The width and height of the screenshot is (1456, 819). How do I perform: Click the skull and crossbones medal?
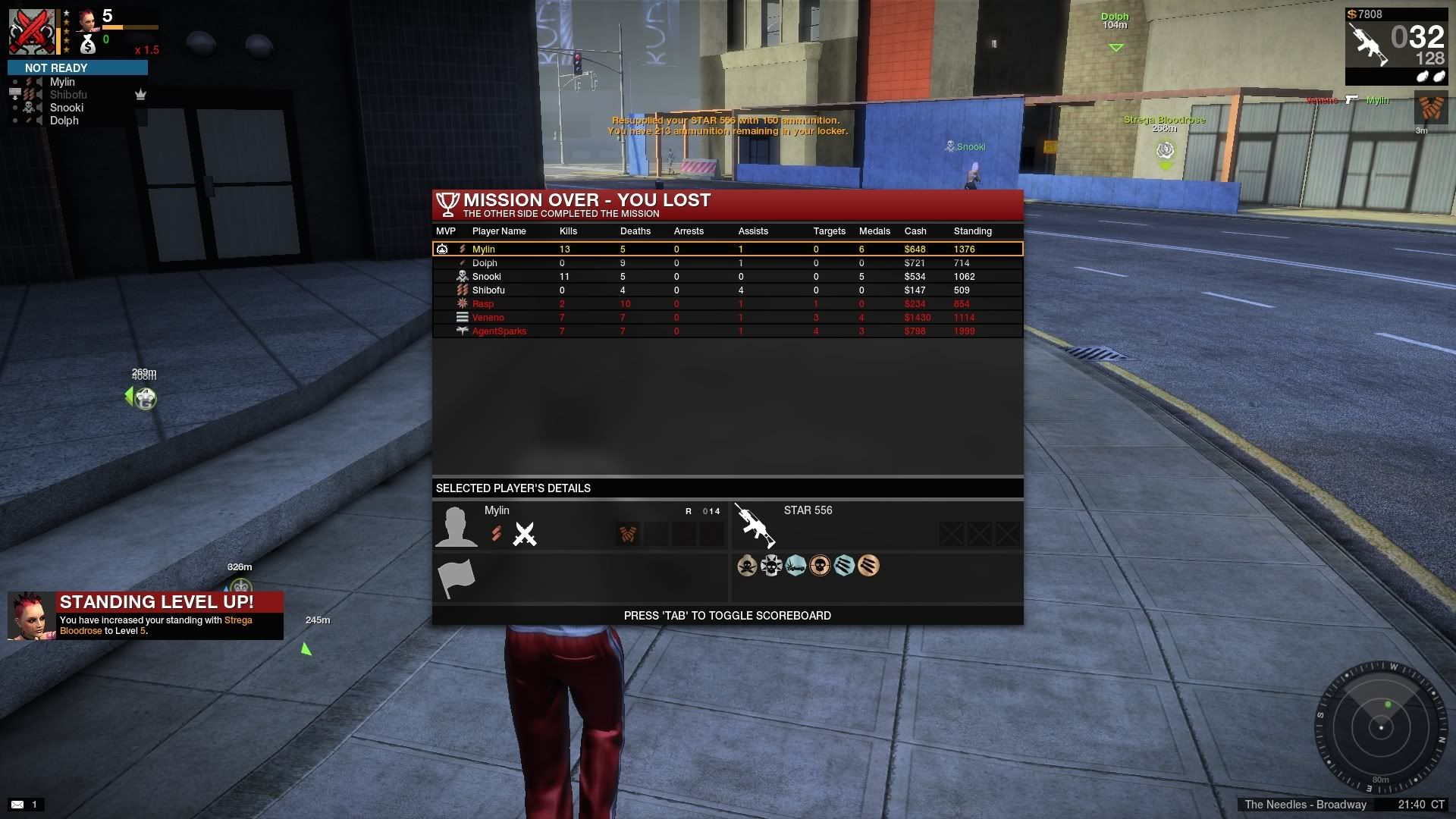[747, 566]
